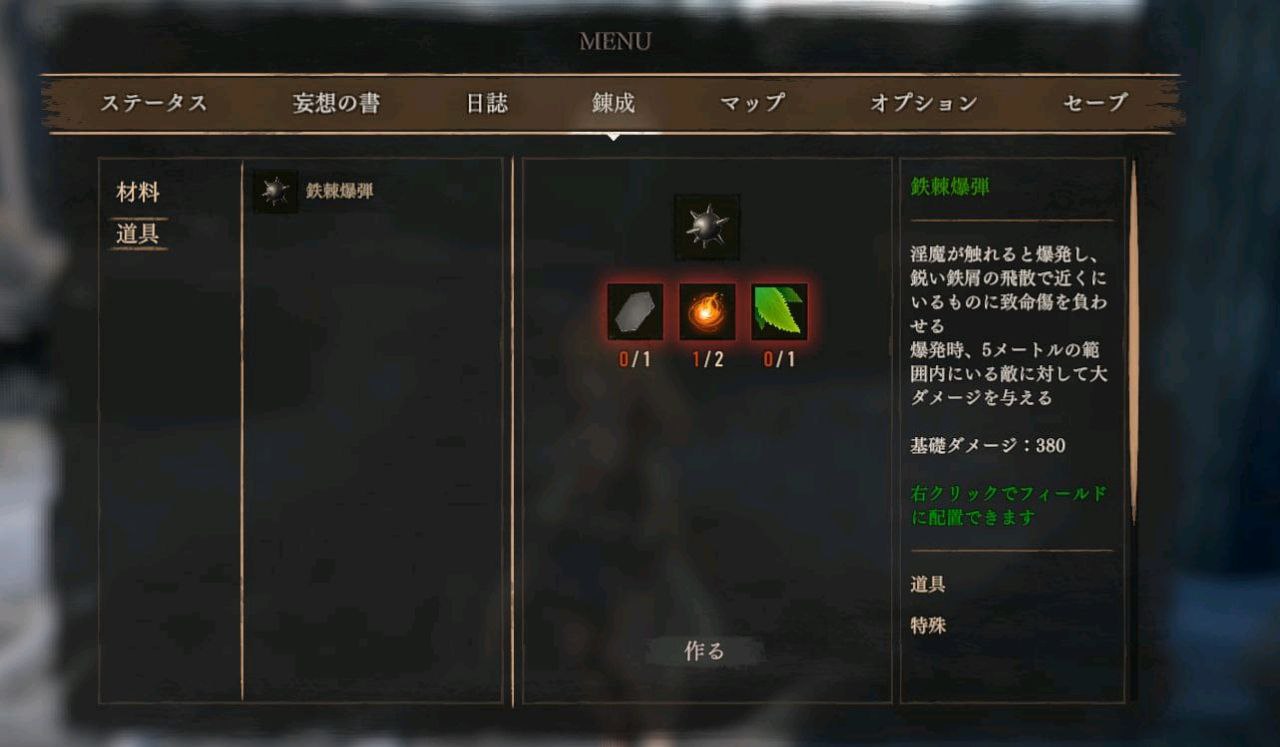The width and height of the screenshot is (1280, 747).
Task: Open the セーブ menu tab
Action: tap(1095, 103)
